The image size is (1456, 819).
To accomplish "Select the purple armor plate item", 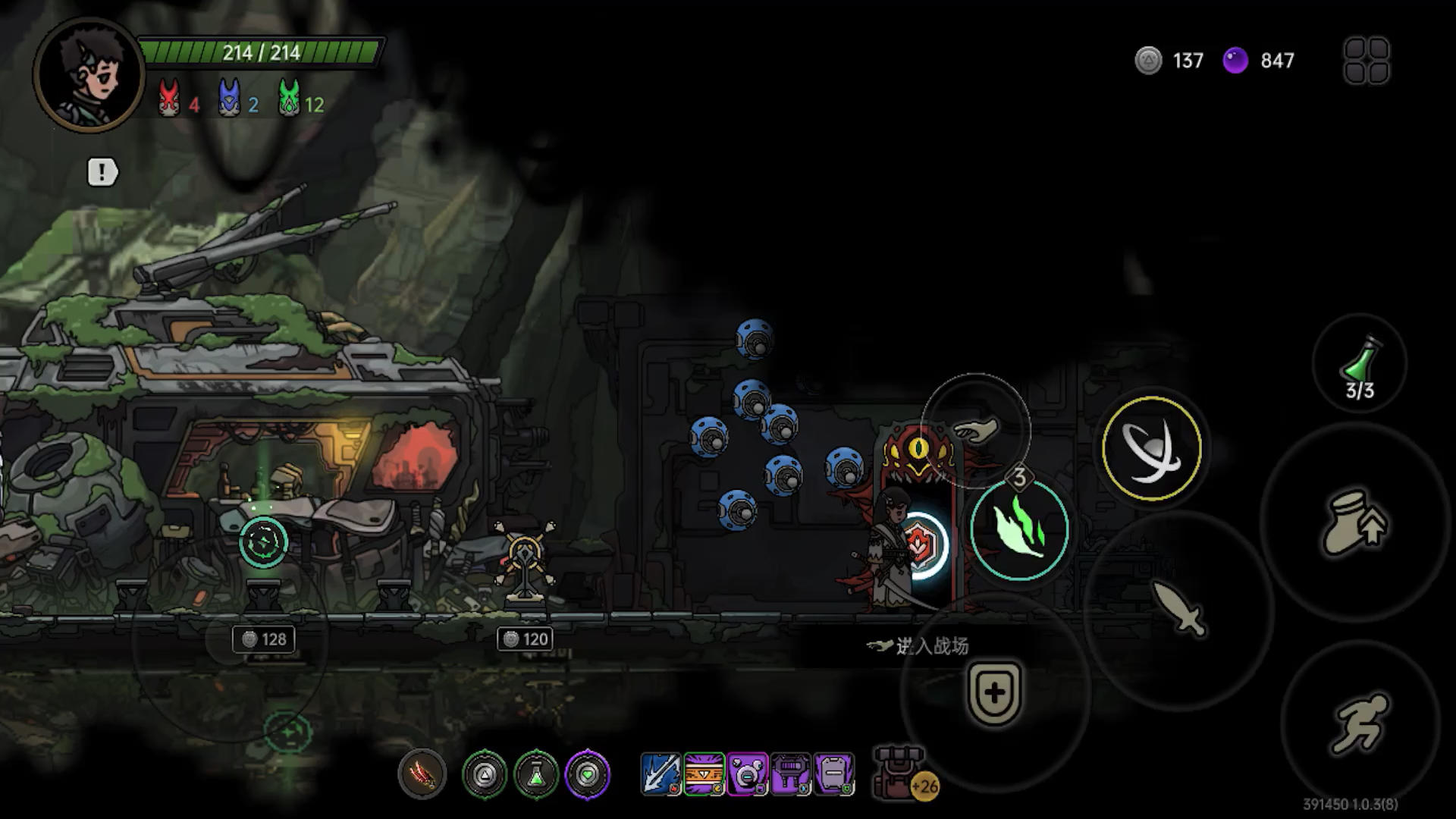I will tap(833, 774).
